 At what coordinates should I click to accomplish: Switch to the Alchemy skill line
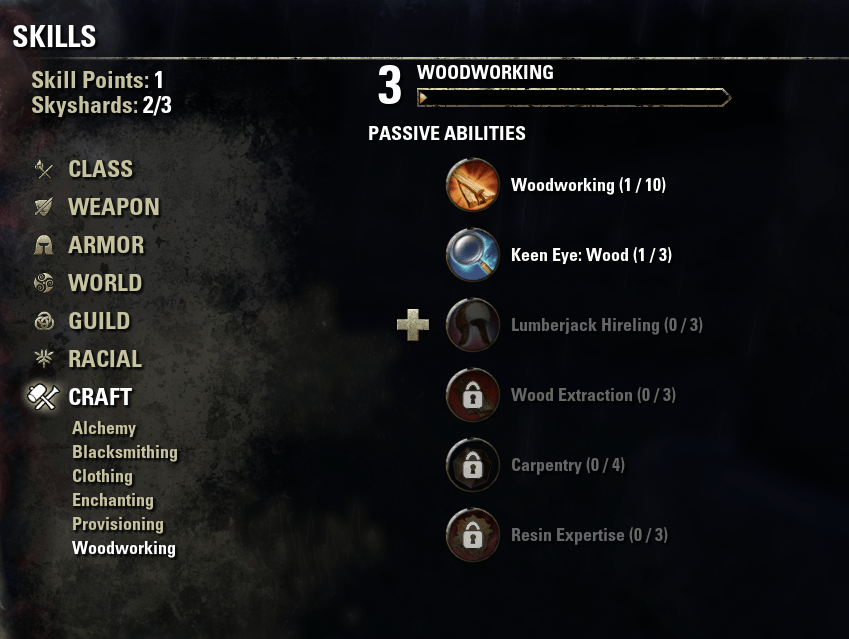(x=104, y=428)
